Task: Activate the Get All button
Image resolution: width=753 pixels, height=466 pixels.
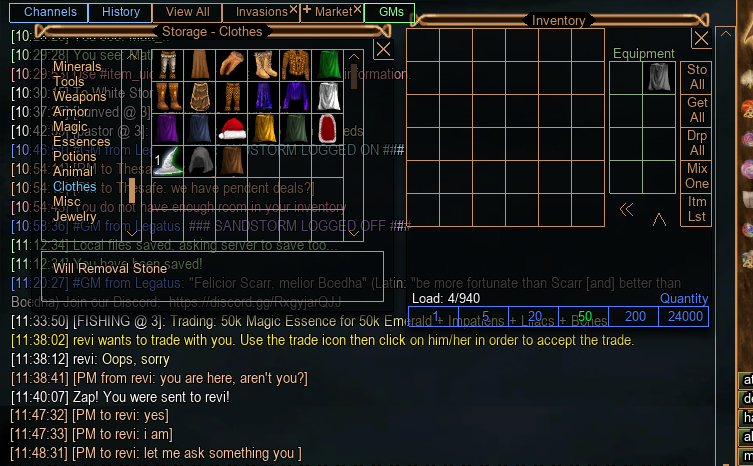Action: coord(697,110)
